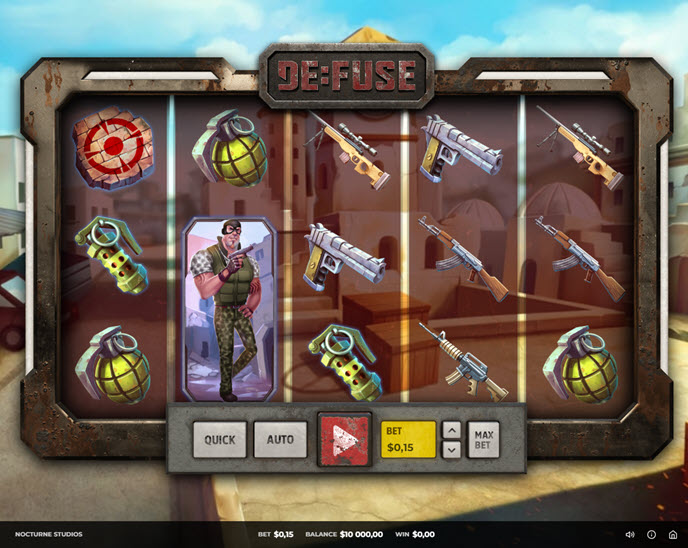Toggle the sound speaker icon
Image resolution: width=688 pixels, height=548 pixels.
630,535
